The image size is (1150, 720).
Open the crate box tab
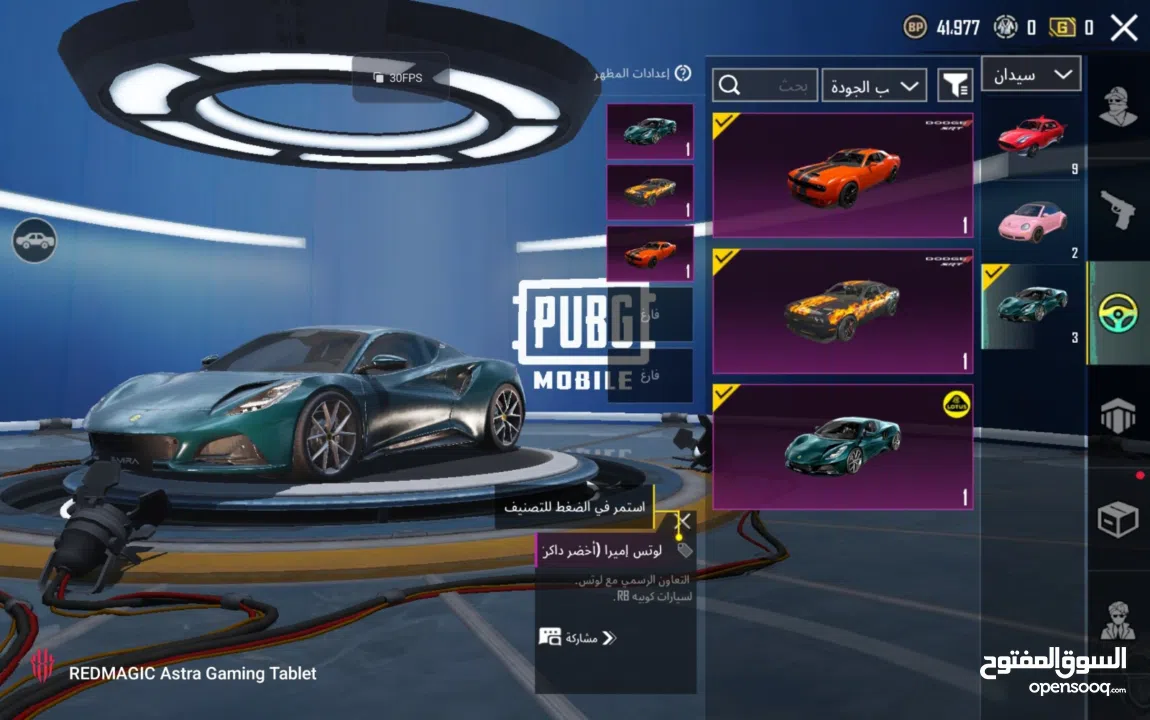1118,519
